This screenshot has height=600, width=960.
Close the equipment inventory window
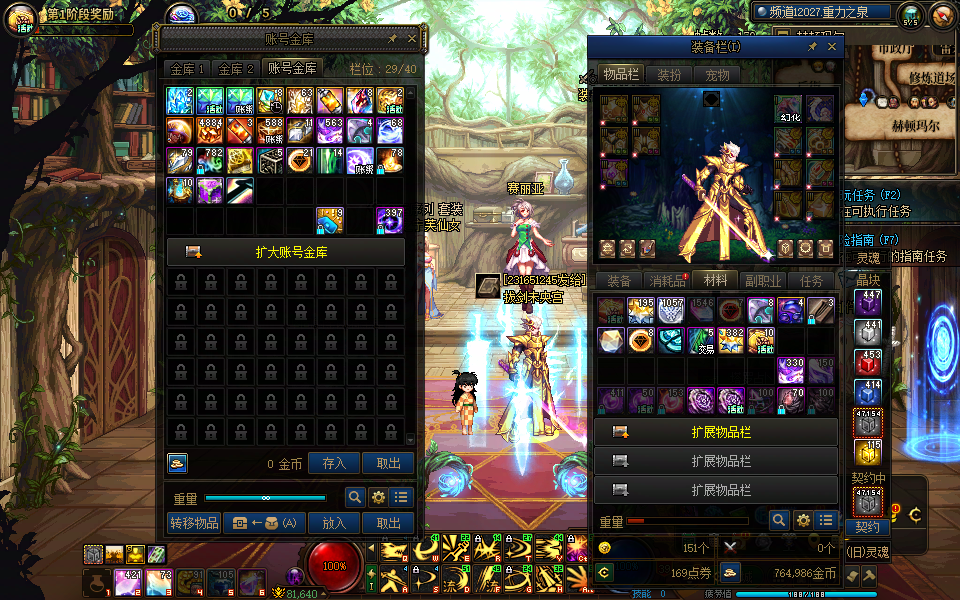832,47
